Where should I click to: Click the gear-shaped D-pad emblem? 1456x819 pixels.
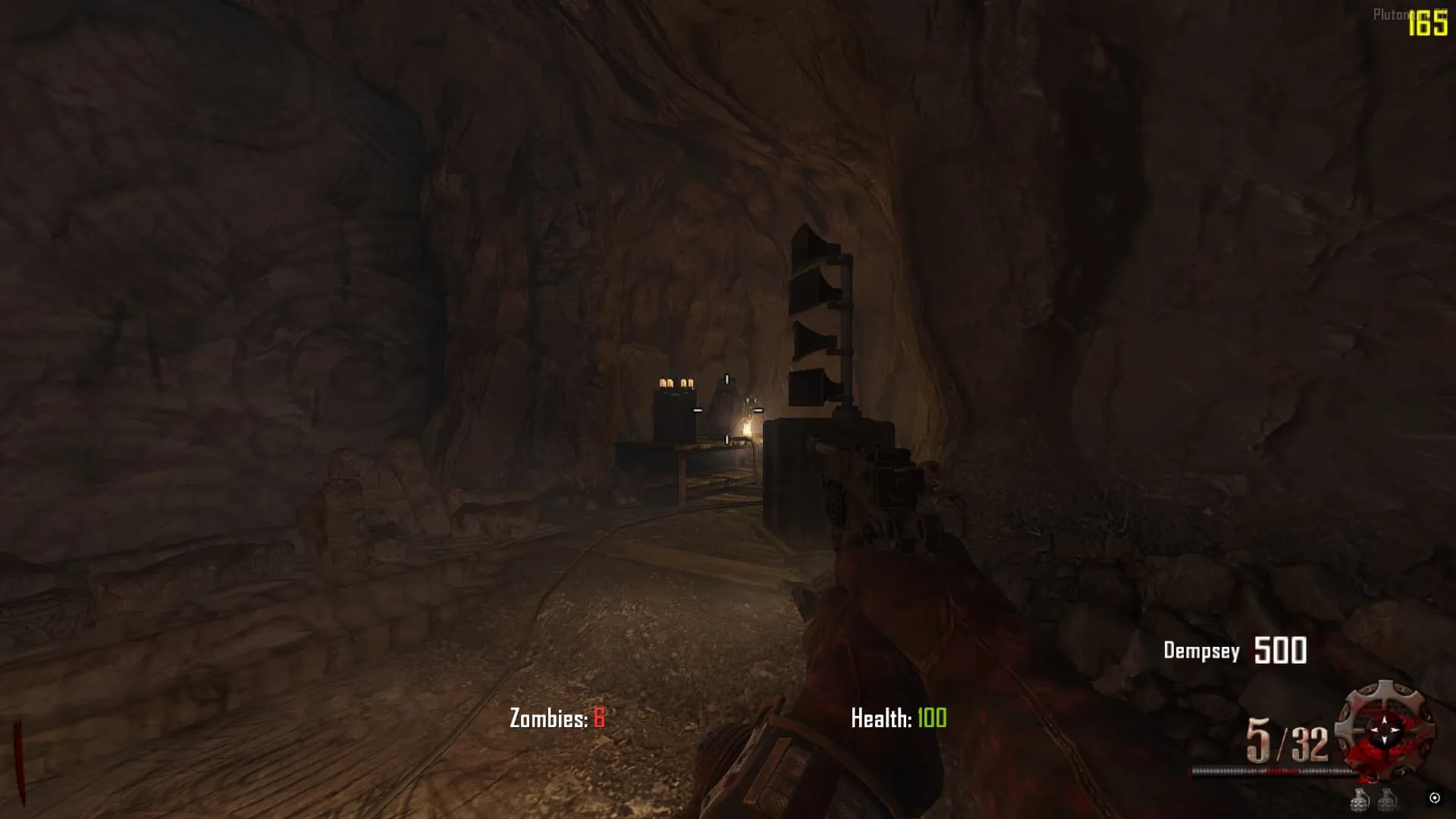(1385, 730)
